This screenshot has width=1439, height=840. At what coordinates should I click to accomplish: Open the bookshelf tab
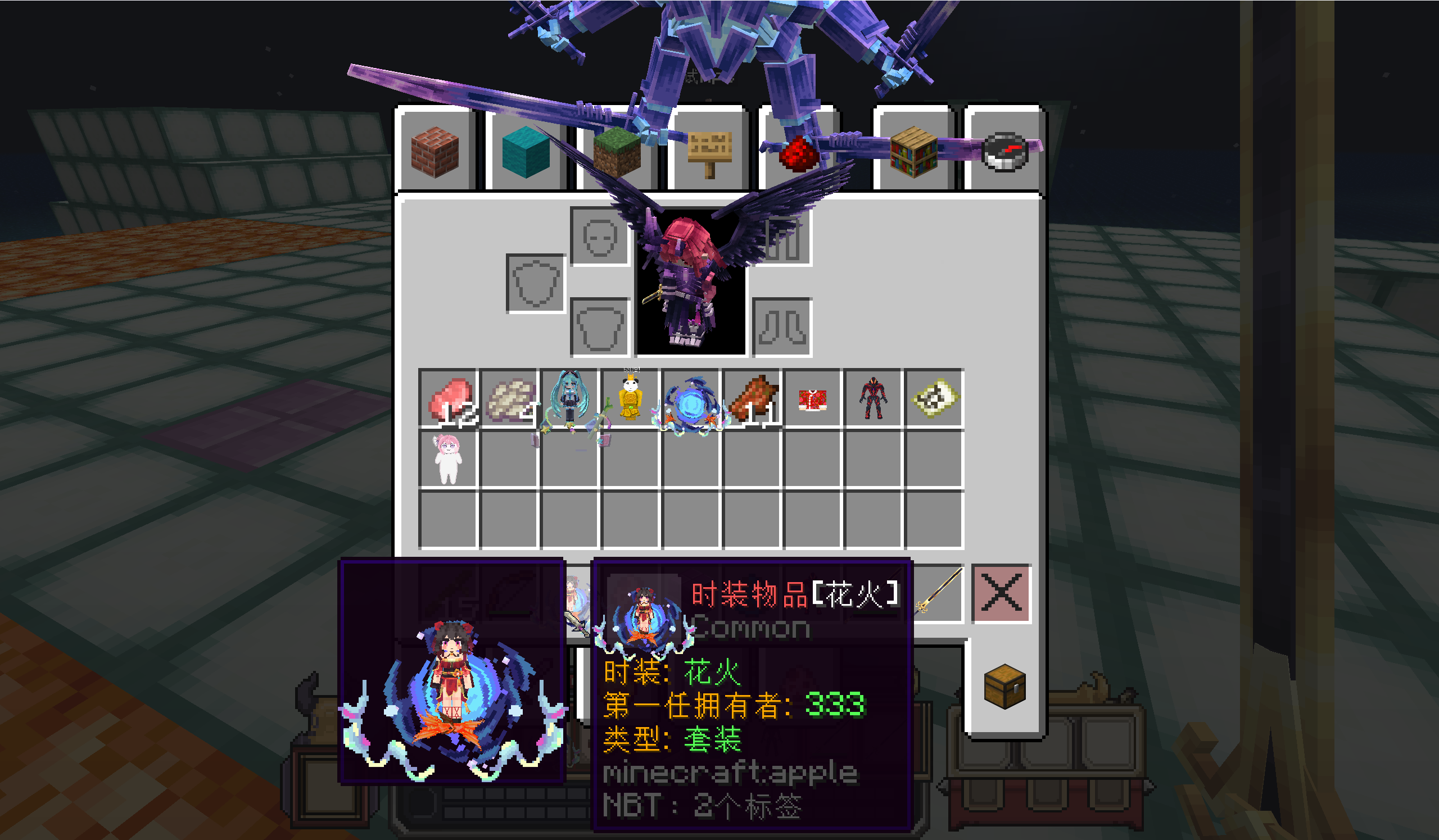(x=913, y=151)
